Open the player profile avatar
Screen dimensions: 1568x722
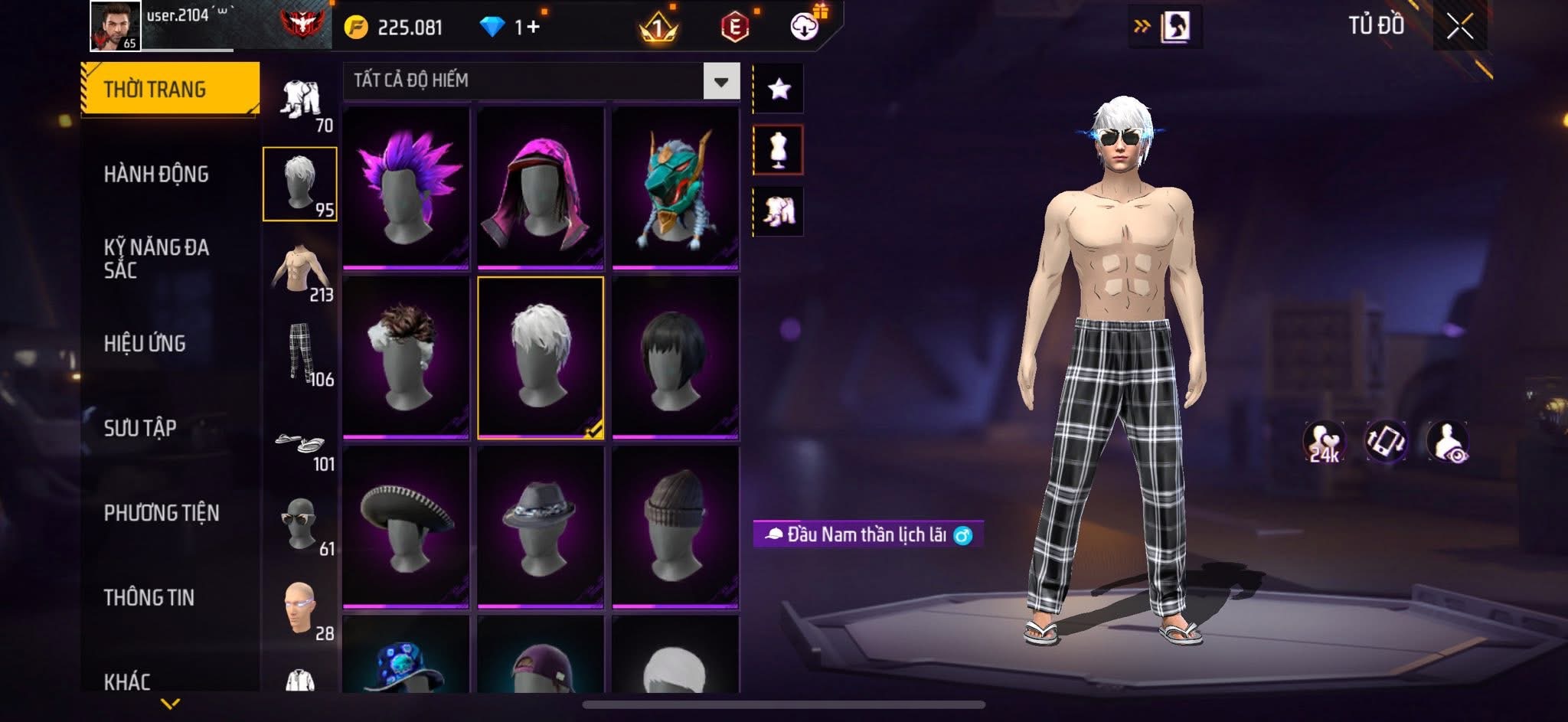click(x=115, y=26)
